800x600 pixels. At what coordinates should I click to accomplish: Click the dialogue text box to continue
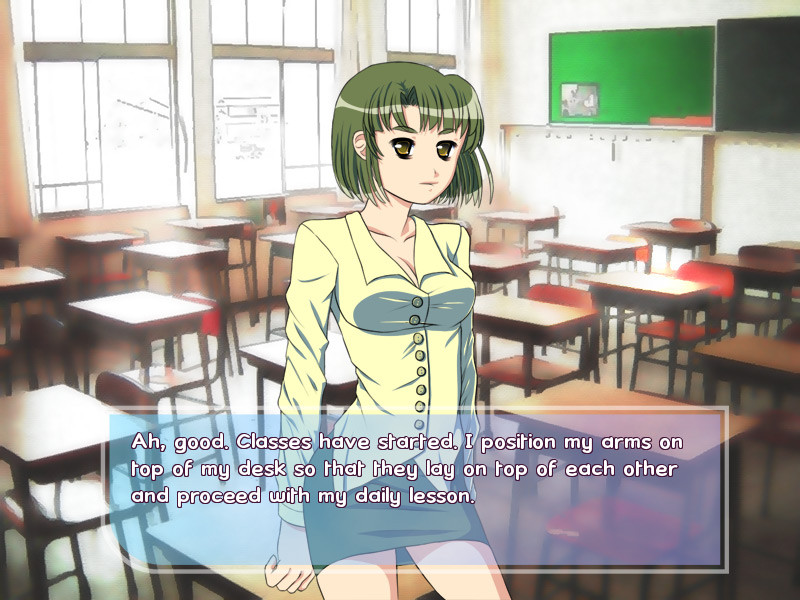[417, 488]
